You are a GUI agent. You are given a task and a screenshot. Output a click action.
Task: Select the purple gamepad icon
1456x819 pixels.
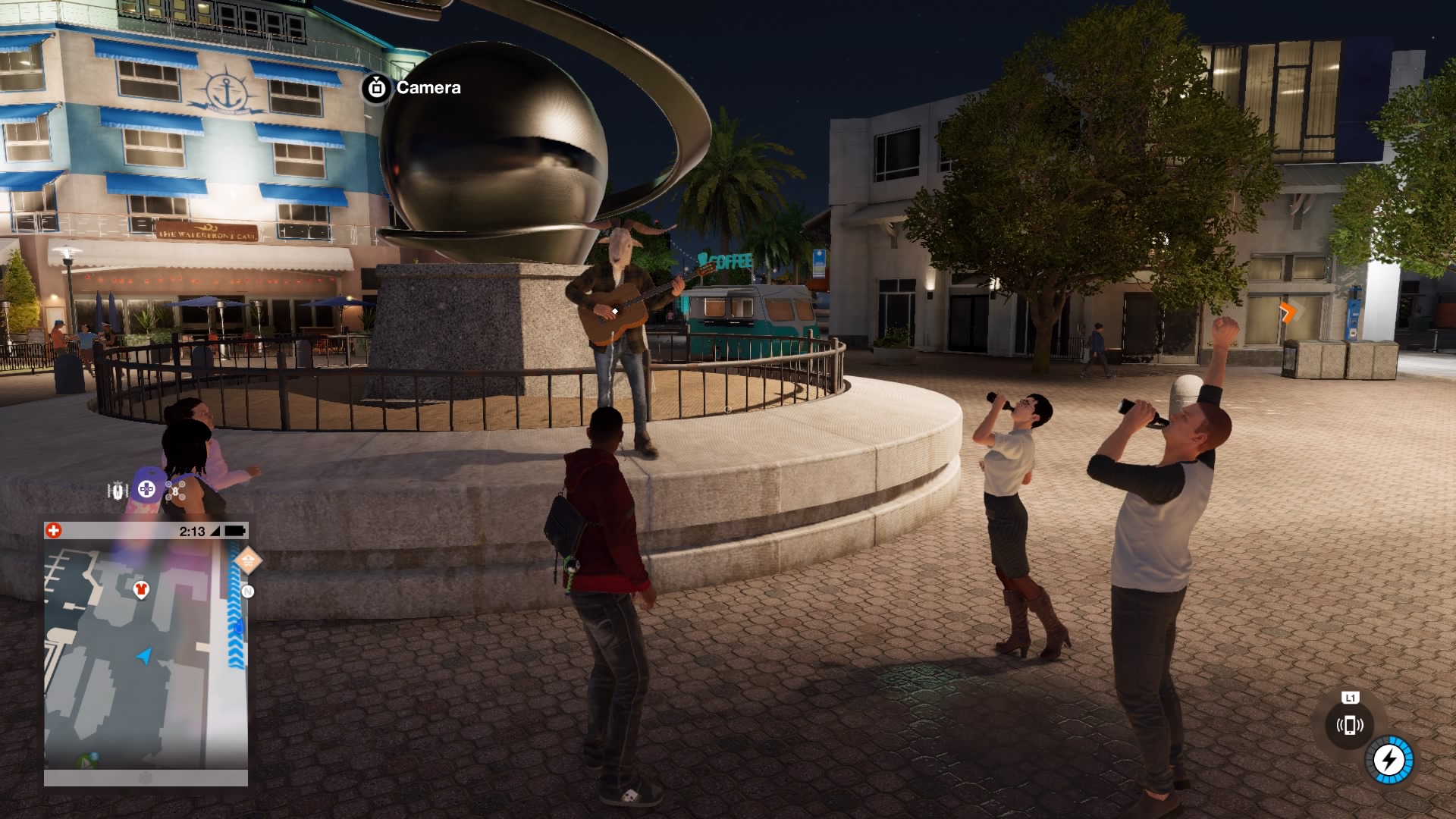click(x=146, y=489)
